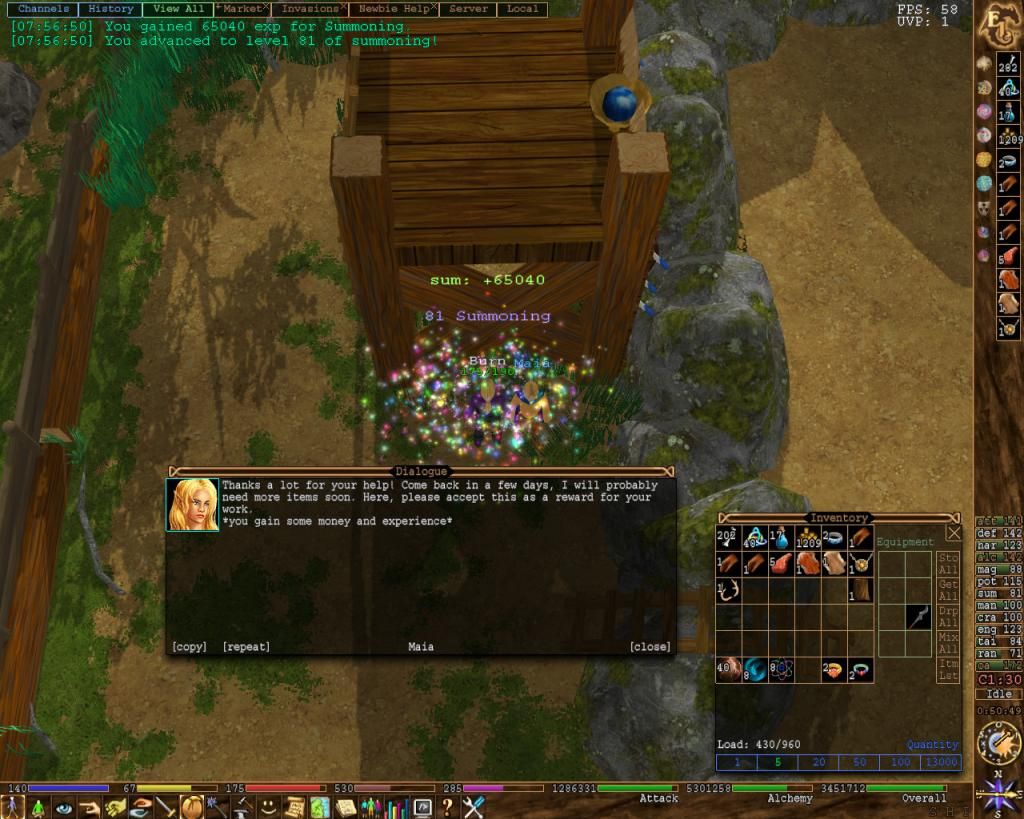Click the equipped staff in Equipment
Screen dimensions: 1024x819
918,617
